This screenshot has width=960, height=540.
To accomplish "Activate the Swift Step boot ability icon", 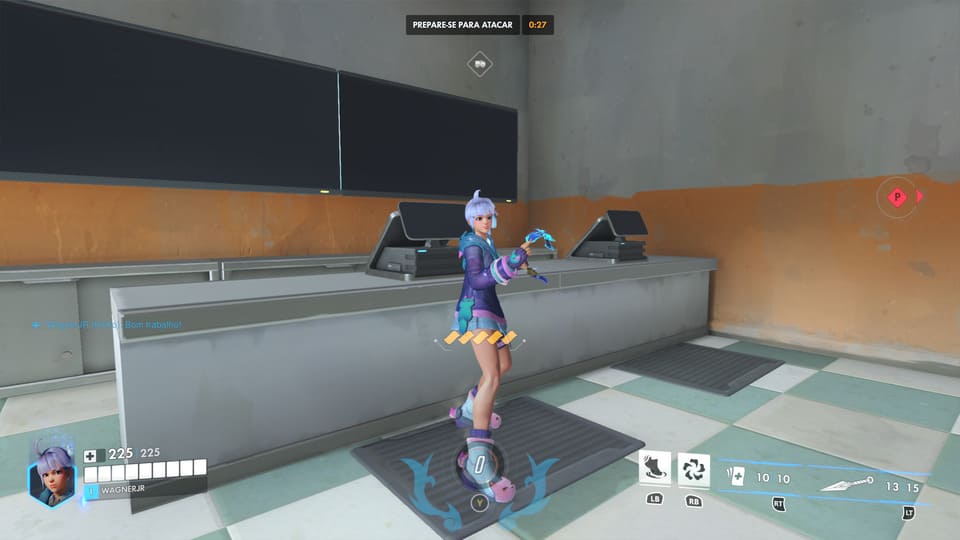I will click(655, 468).
